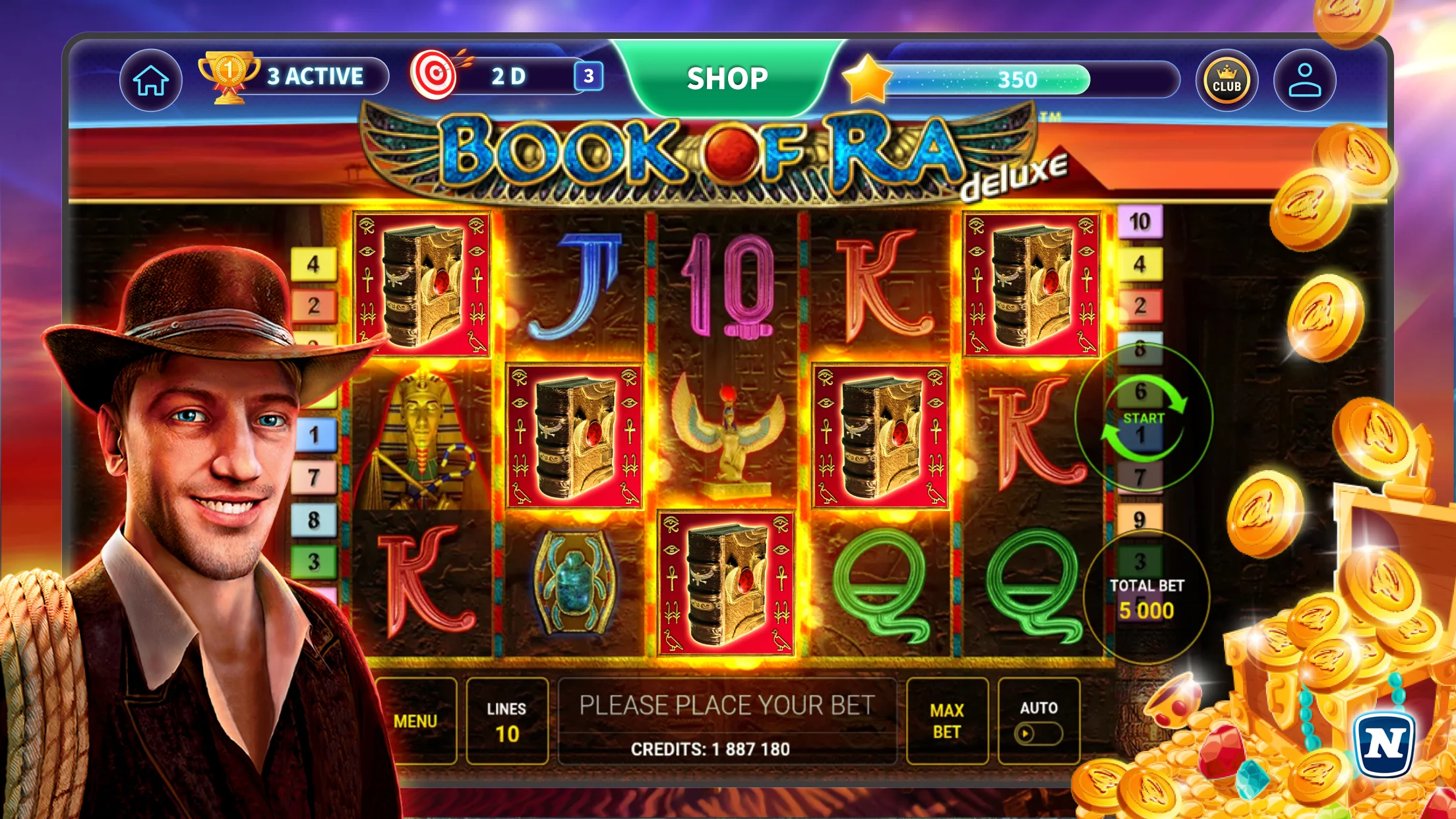Open the SHOP tab
This screenshot has height=819, width=1456.
click(727, 78)
